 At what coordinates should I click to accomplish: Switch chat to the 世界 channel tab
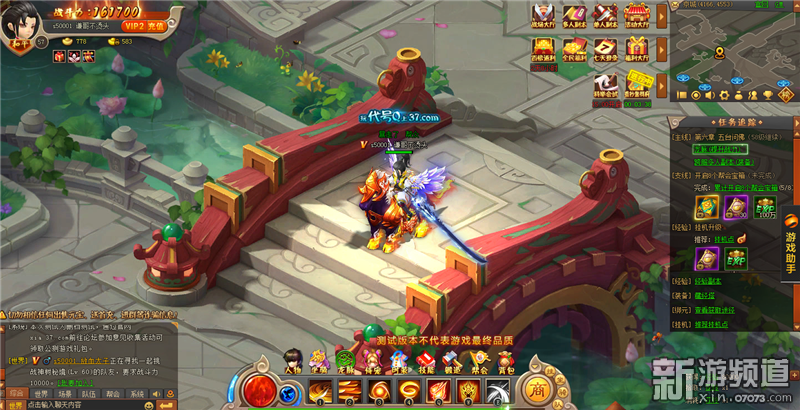pyautogui.click(x=41, y=394)
